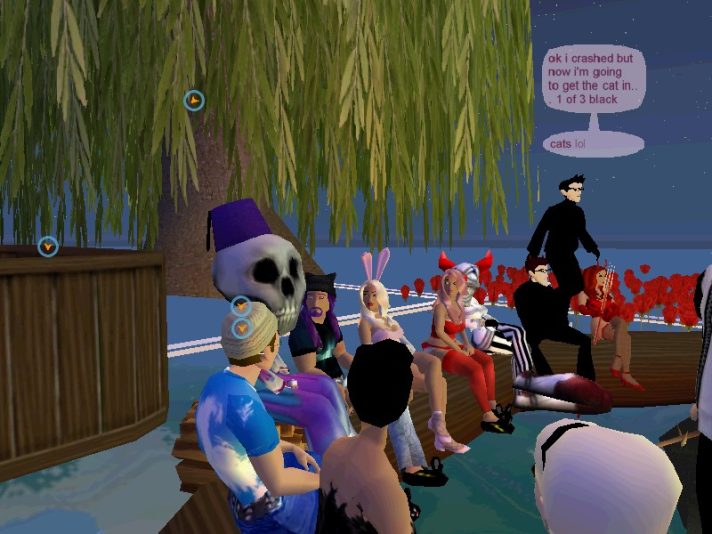Image resolution: width=712 pixels, height=534 pixels.
Task: Open the arrow marker beside the skull's jaw
Action: point(241,306)
